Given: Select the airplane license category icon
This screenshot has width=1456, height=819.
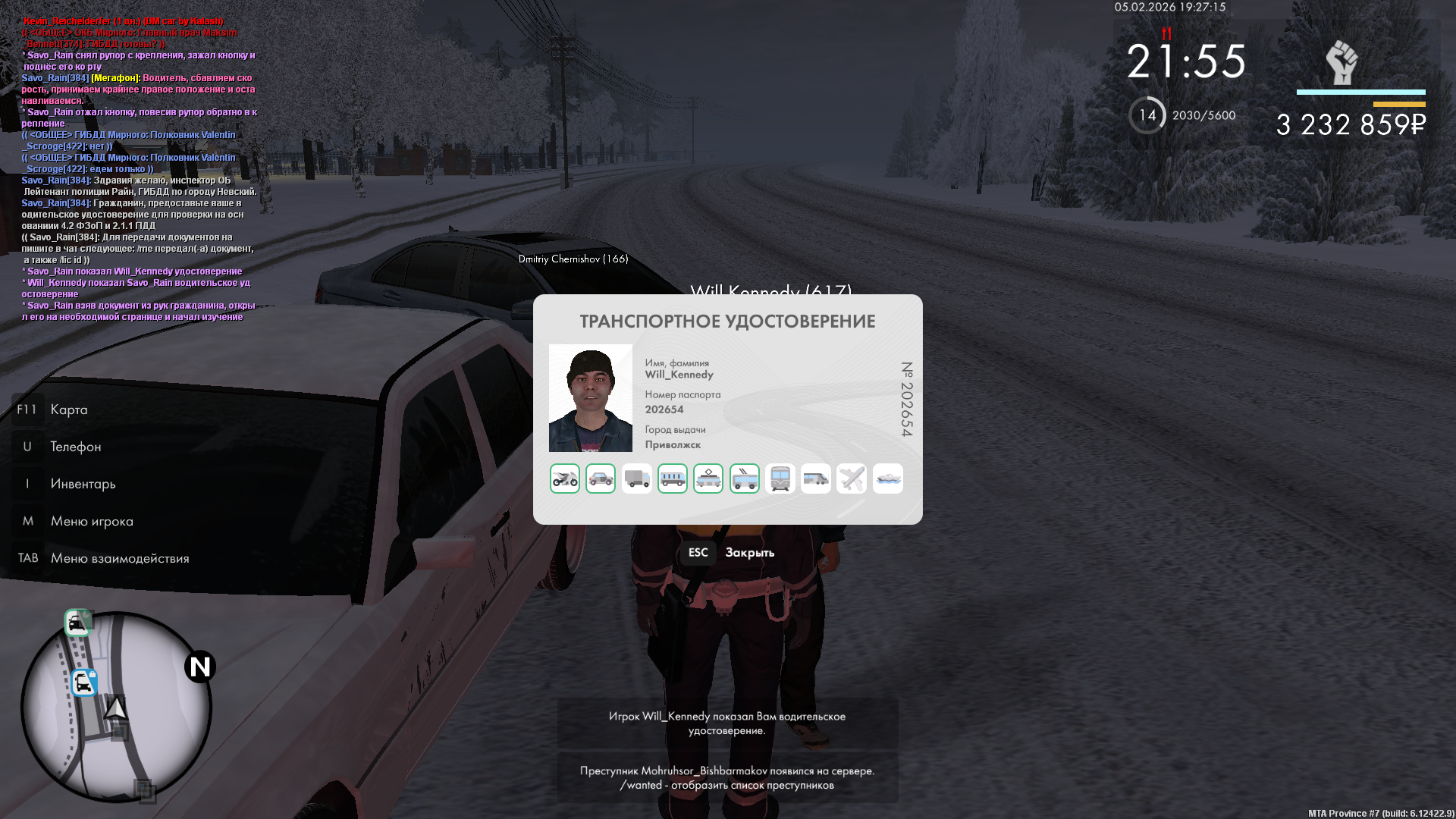Looking at the screenshot, I should point(852,479).
